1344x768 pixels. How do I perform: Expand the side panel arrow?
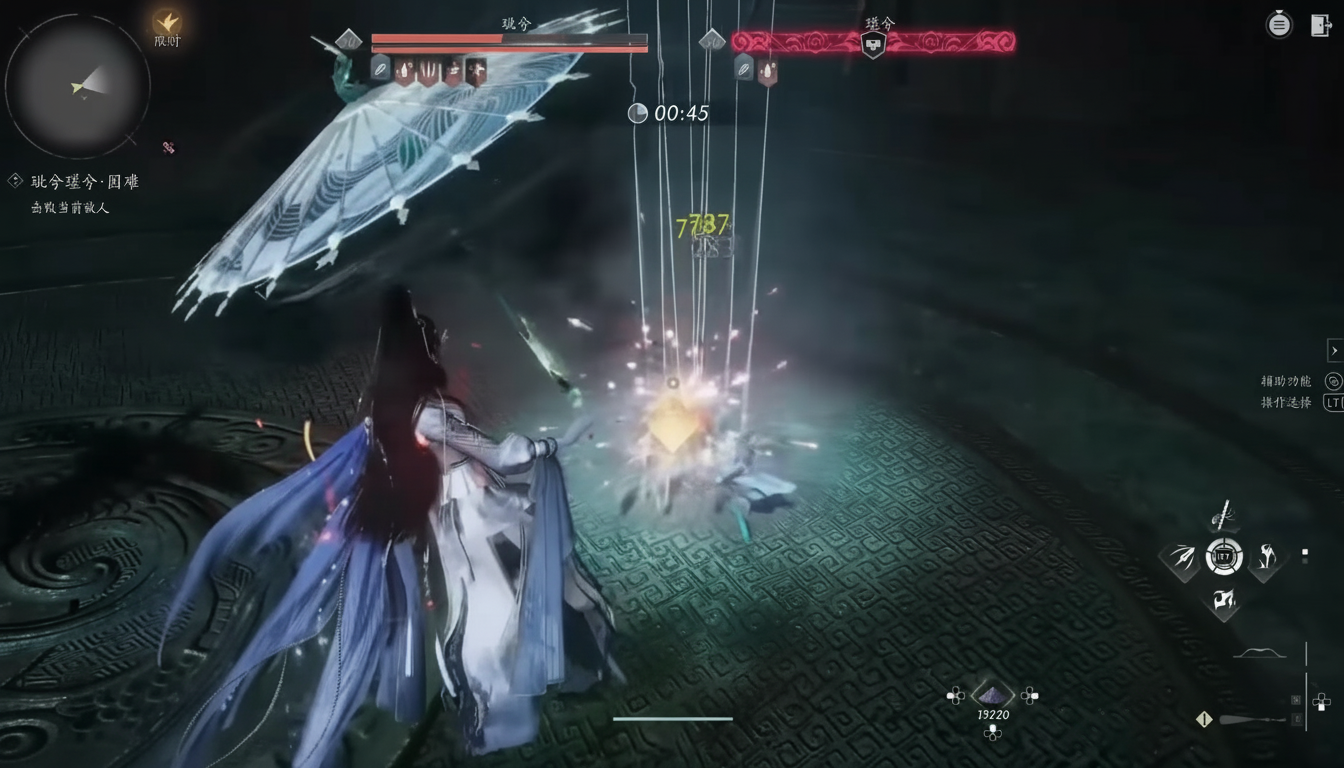point(1334,350)
